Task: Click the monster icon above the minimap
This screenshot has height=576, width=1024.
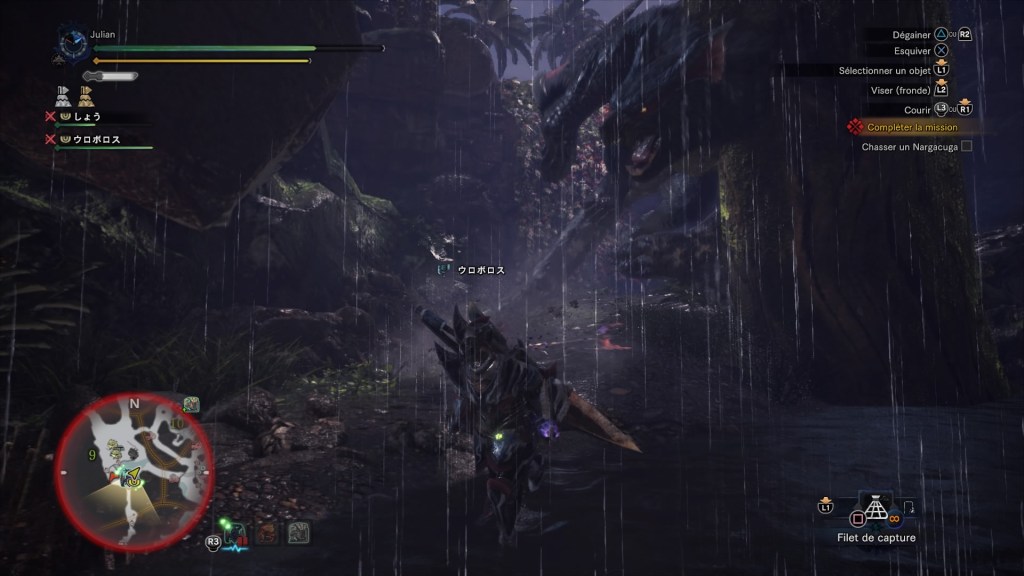Action: 191,404
